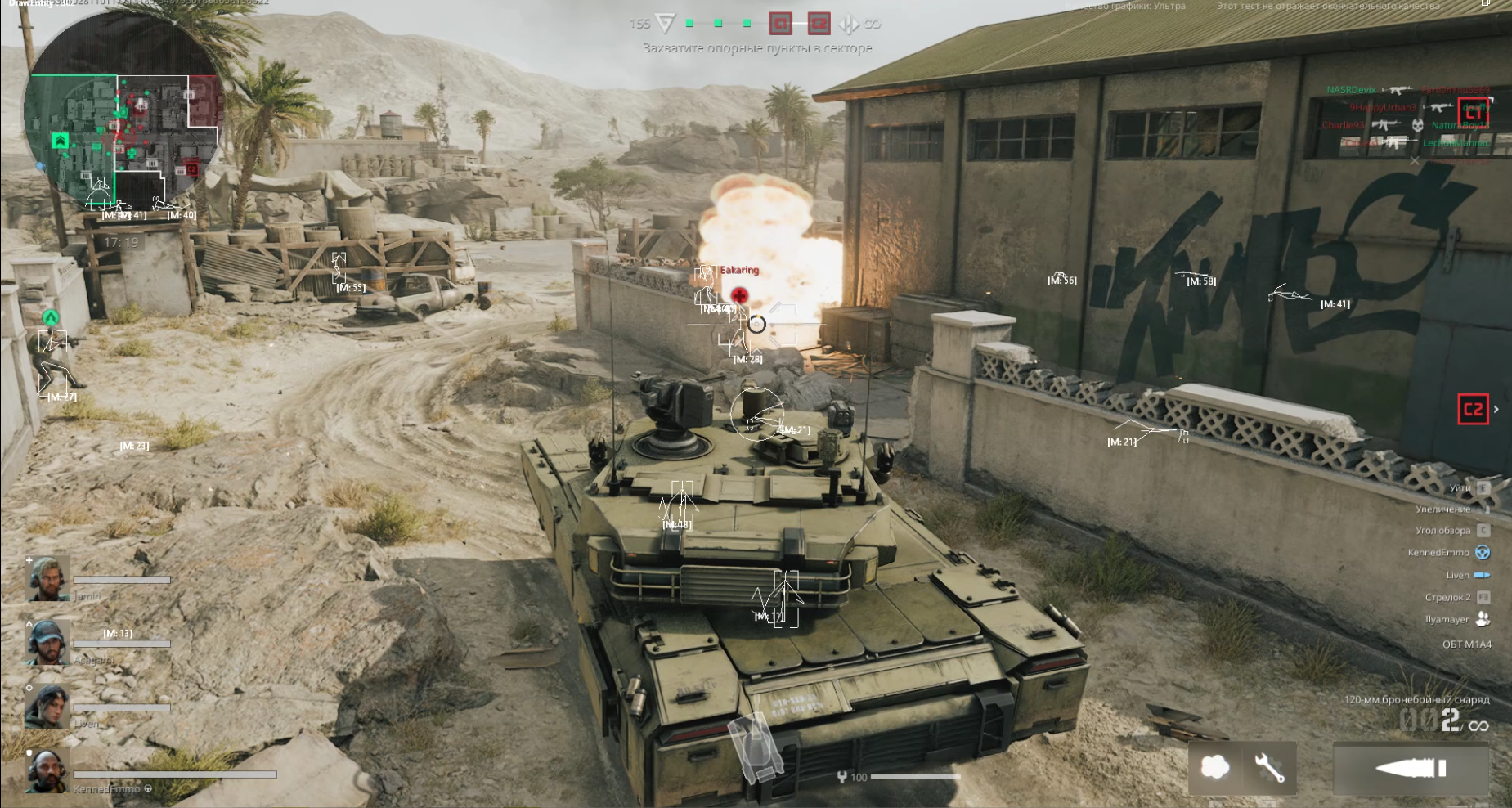Choose Ilyamayer's passenger seat entry
The image size is (1512, 808).
[x=1482, y=619]
